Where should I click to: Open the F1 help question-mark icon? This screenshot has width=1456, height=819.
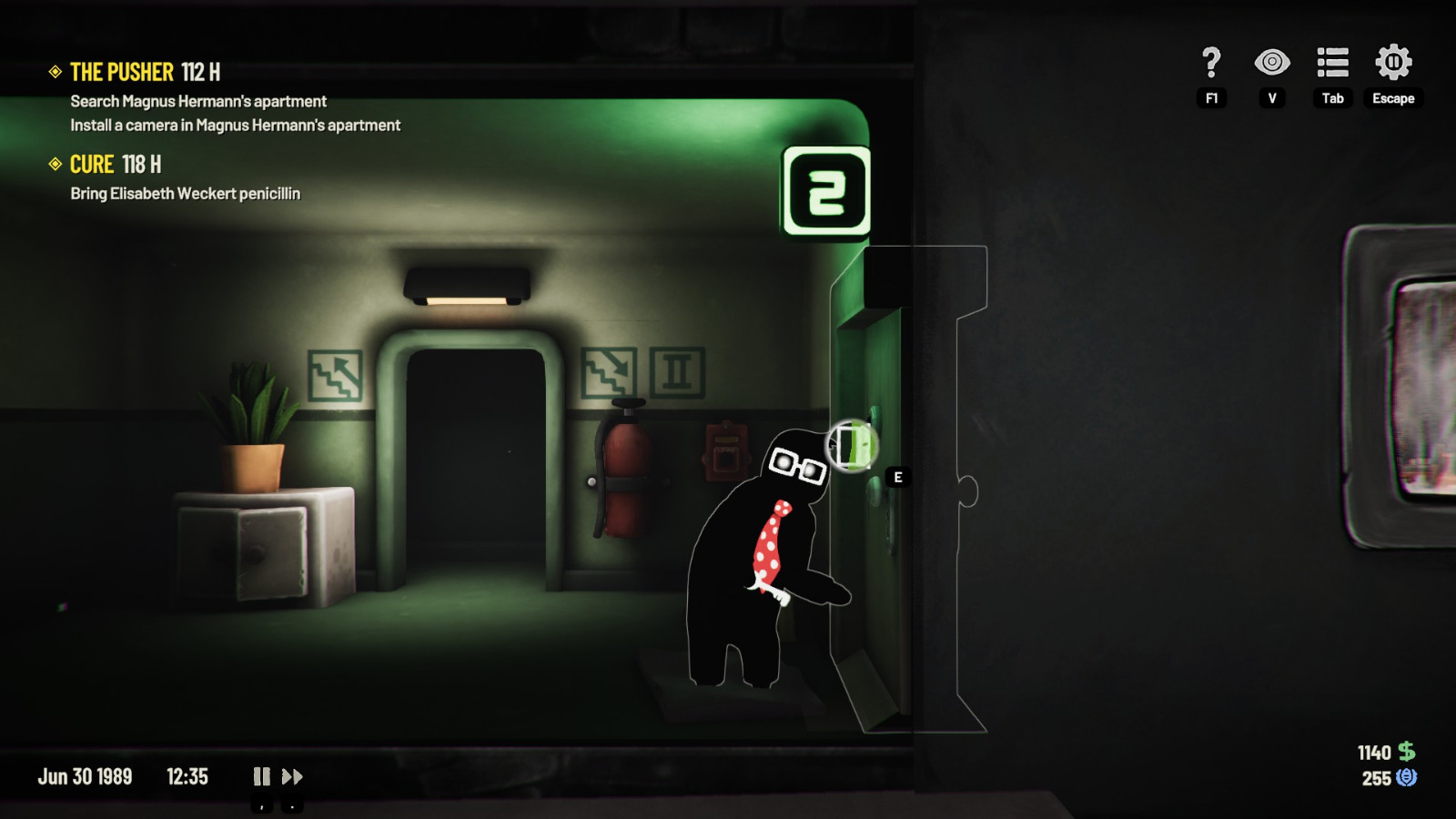pos(1209,64)
